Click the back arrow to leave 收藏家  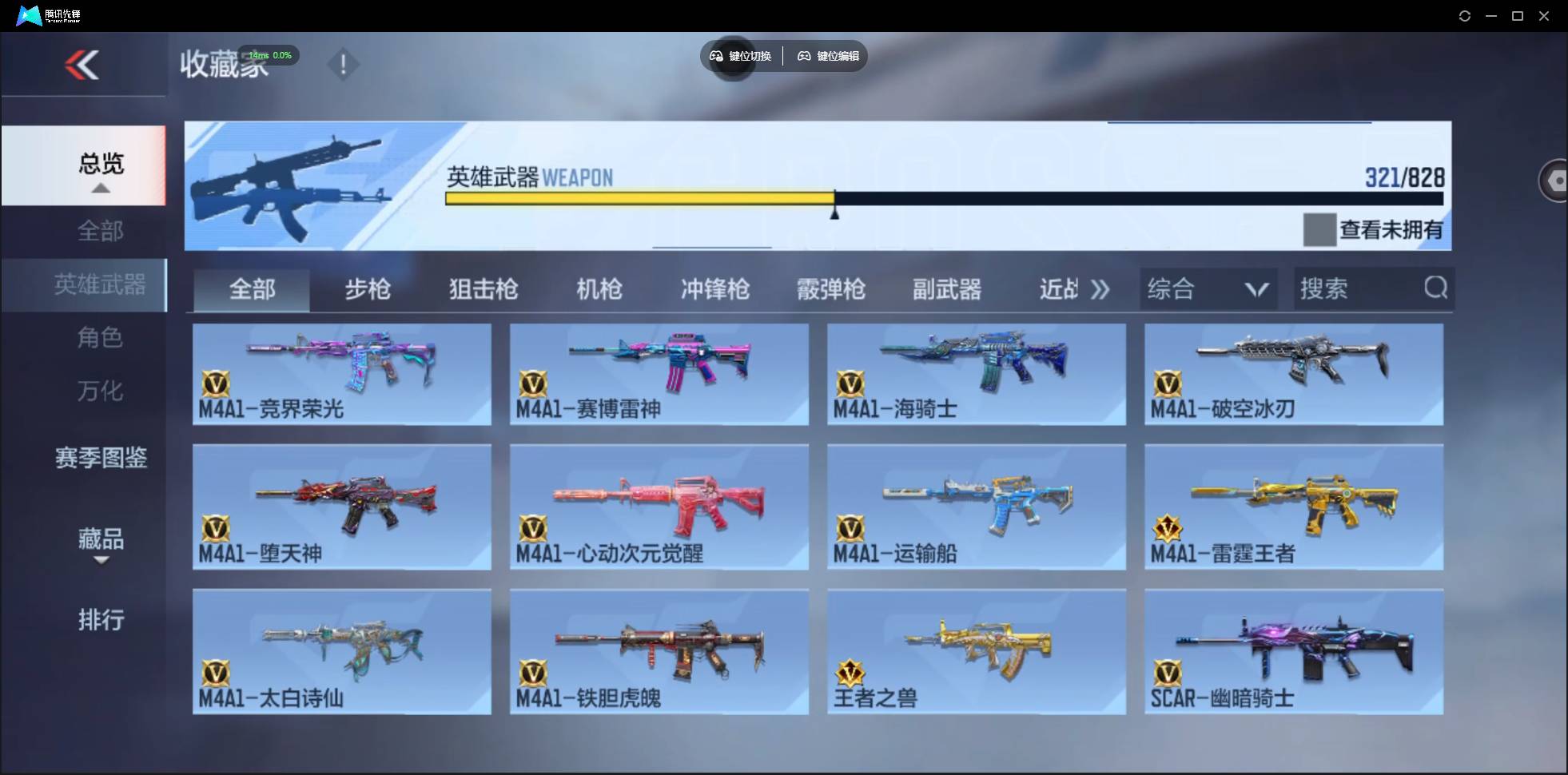[x=83, y=64]
